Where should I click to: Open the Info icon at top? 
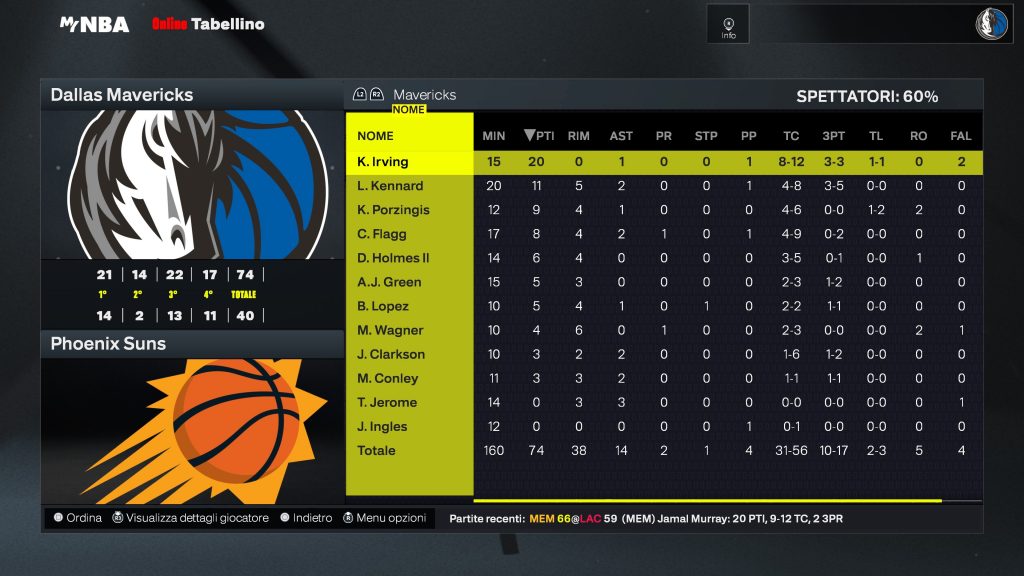coord(728,24)
